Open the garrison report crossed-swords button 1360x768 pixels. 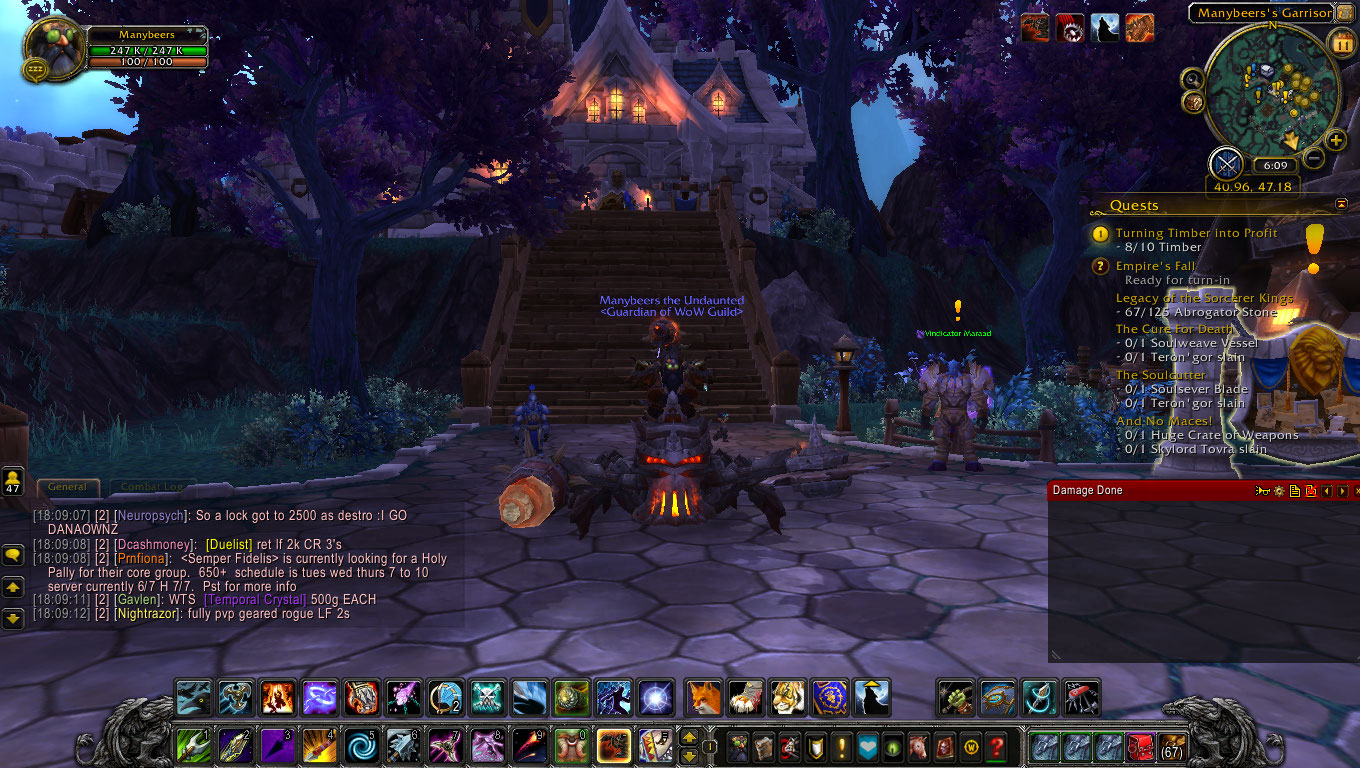1226,164
